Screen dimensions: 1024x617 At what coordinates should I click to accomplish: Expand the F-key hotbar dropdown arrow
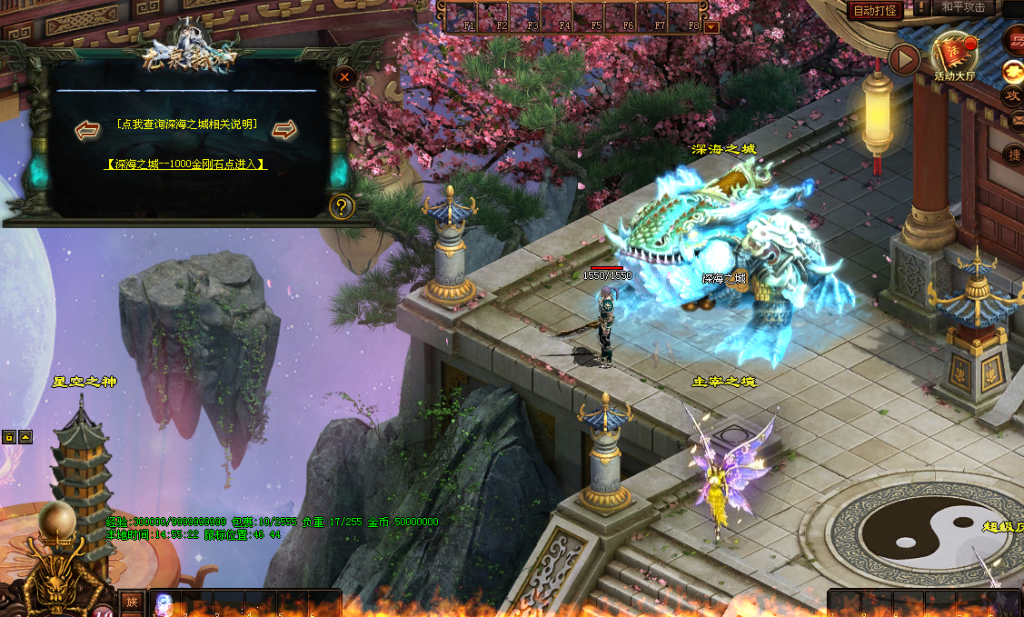tap(711, 26)
